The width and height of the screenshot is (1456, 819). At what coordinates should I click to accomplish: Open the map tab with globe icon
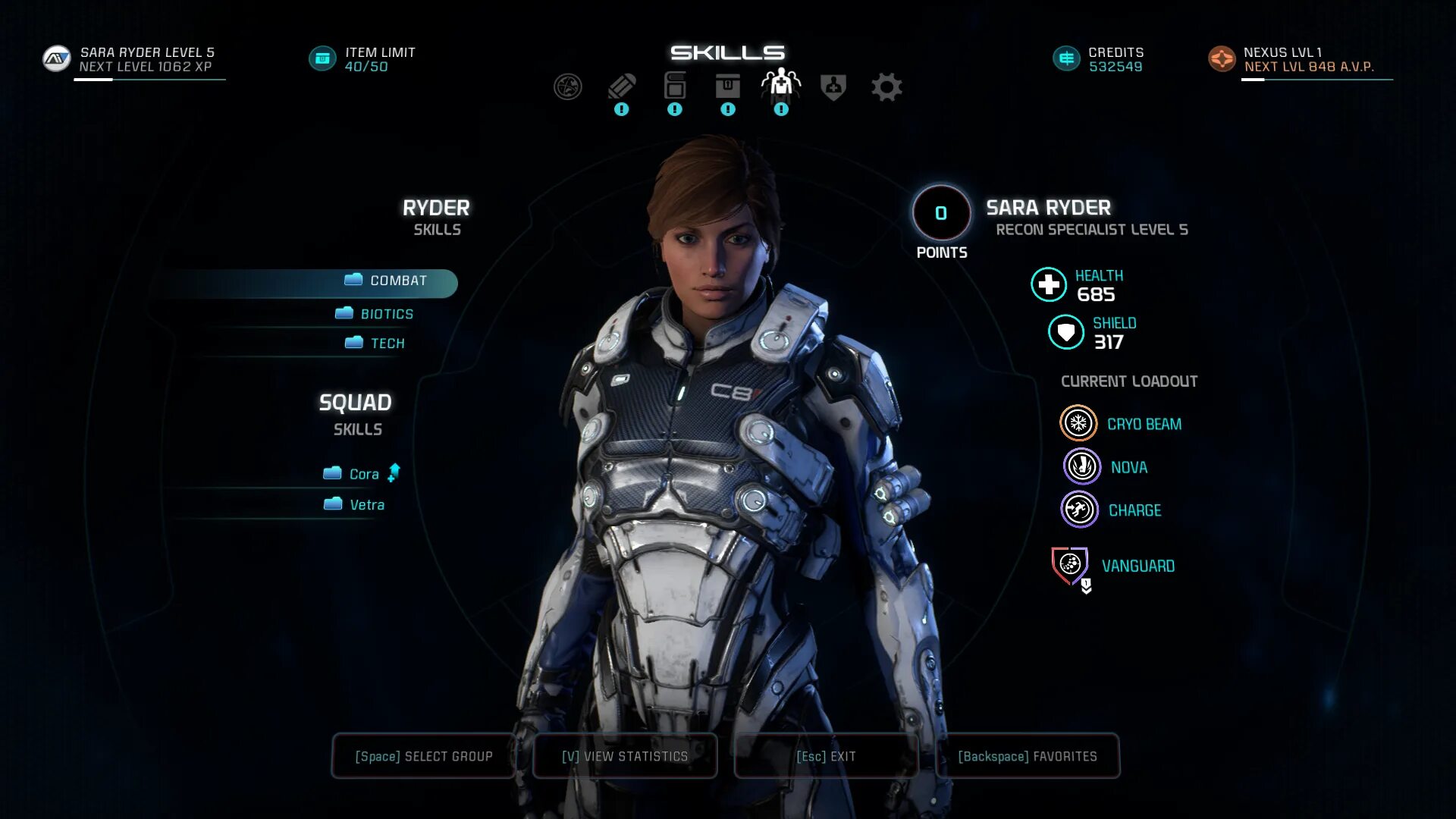click(567, 87)
